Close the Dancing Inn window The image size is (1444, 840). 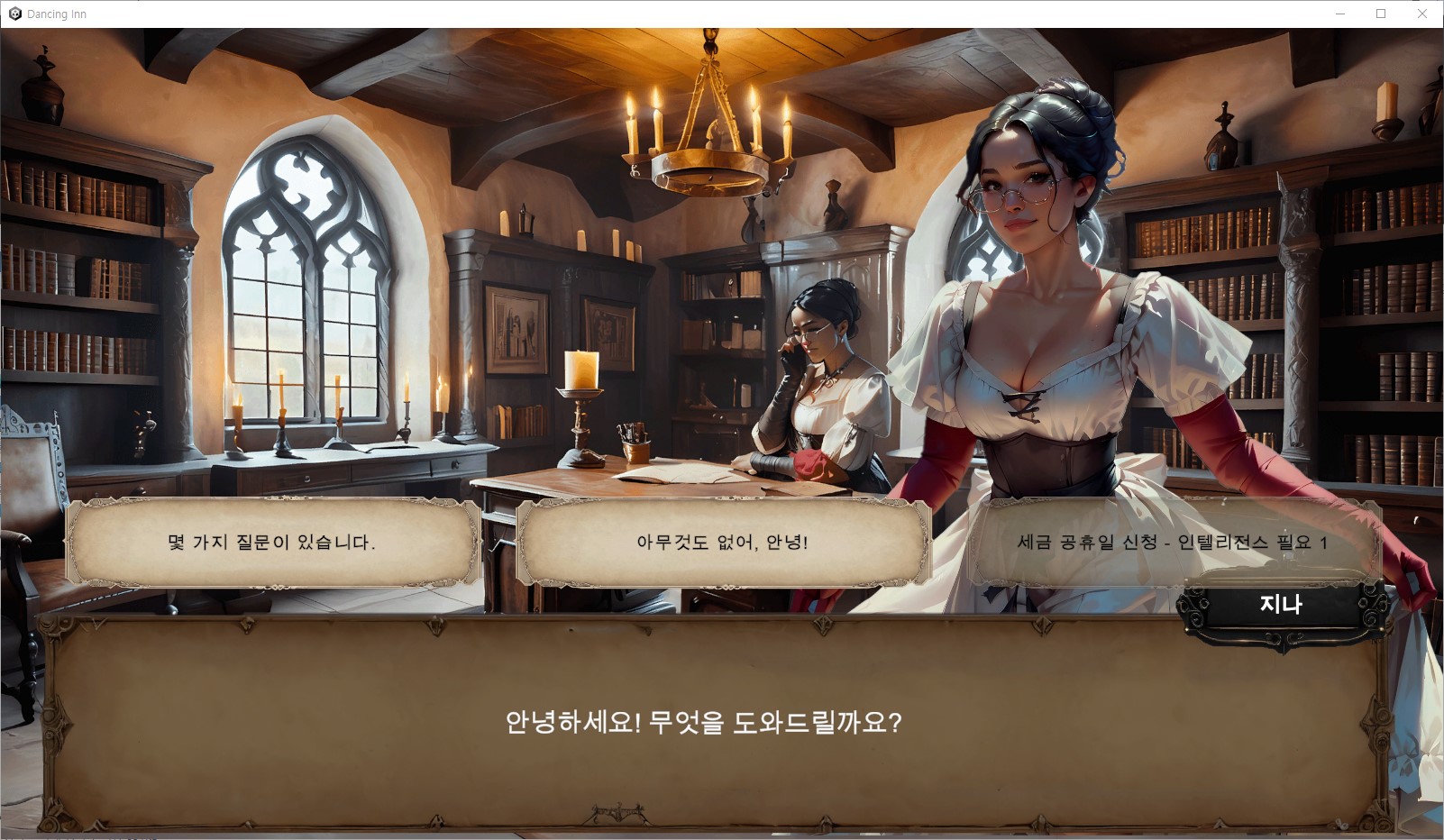(1422, 14)
